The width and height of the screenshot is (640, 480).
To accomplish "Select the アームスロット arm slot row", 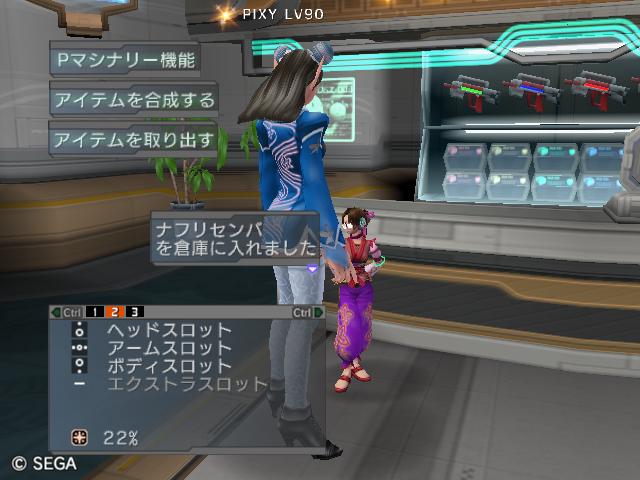I will 168,348.
